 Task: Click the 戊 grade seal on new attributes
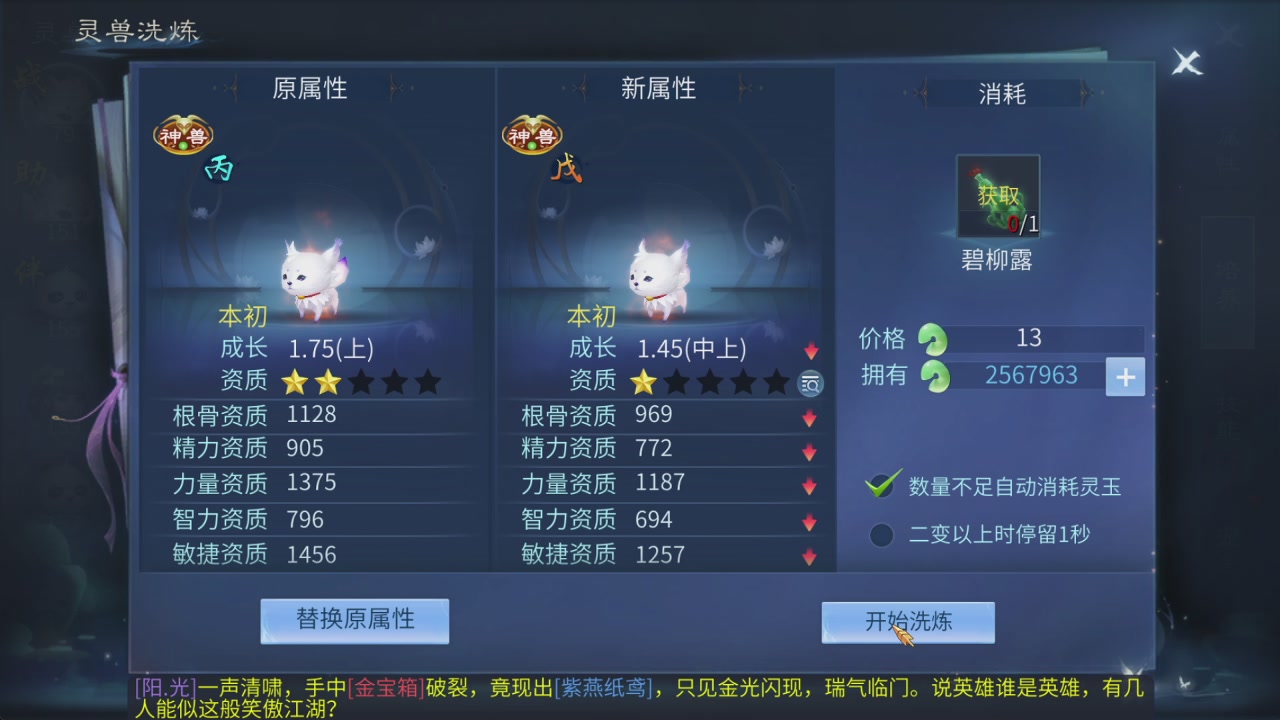tap(567, 170)
